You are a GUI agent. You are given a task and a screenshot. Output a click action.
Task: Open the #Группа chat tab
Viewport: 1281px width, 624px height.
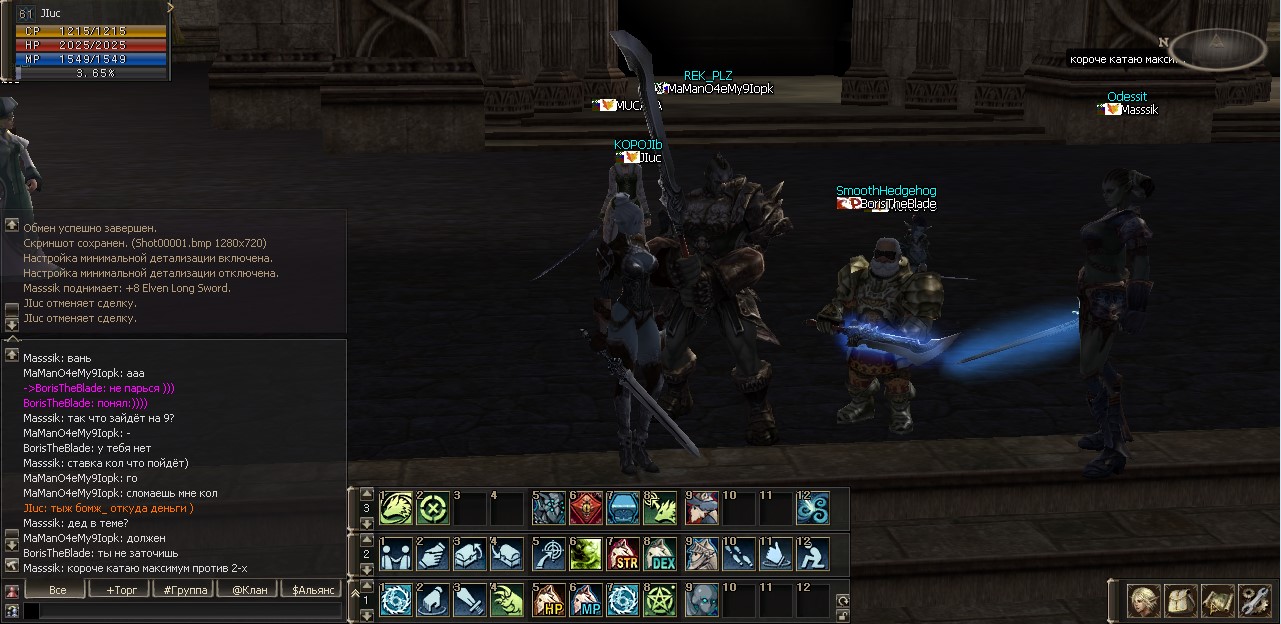tap(186, 590)
